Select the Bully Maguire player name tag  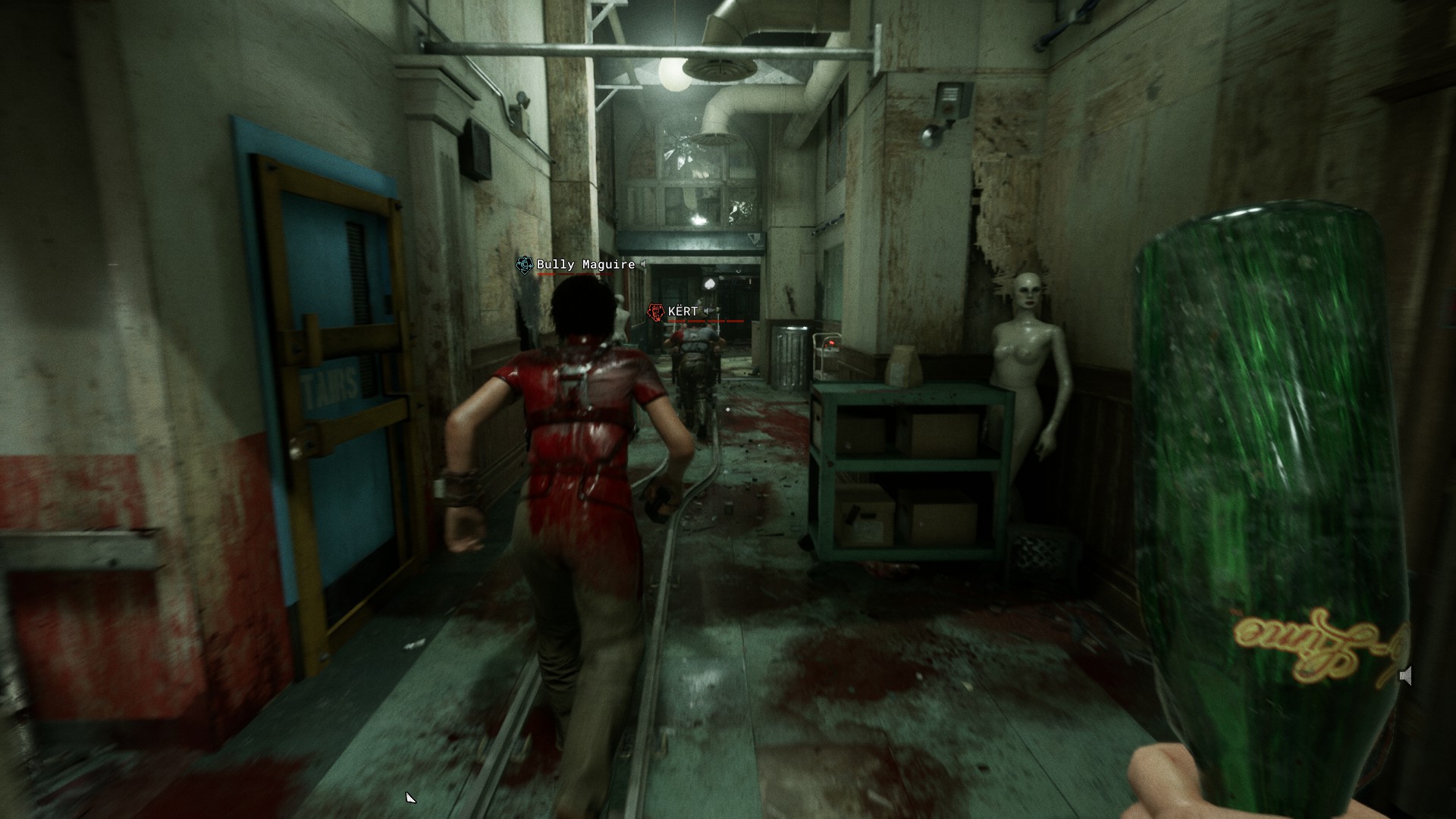click(585, 265)
